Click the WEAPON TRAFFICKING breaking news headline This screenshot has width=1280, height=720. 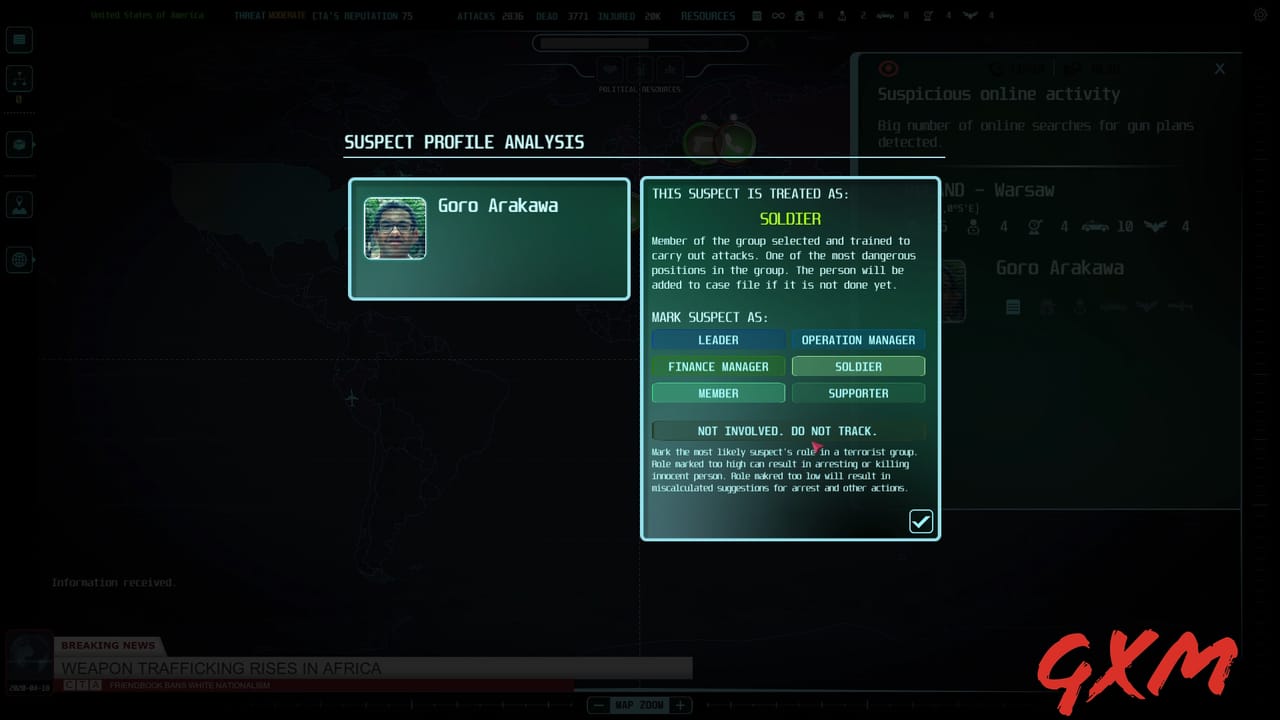[222, 668]
